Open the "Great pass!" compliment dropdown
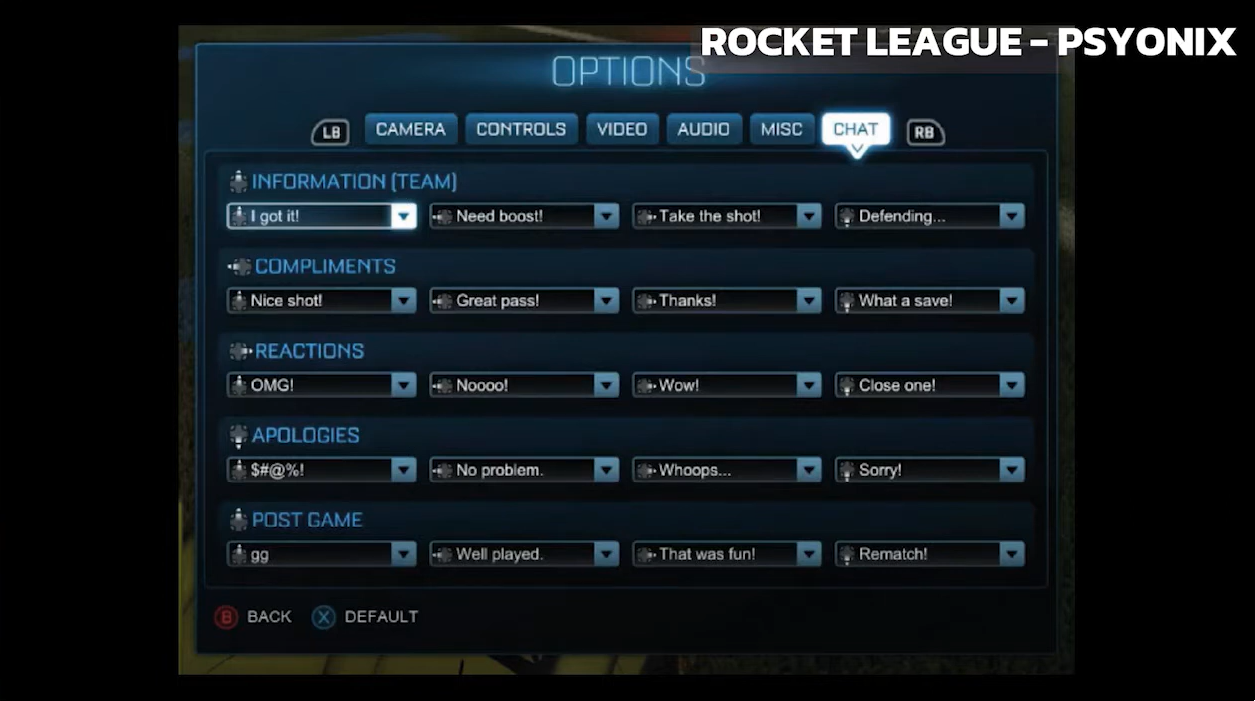The image size is (1255, 701). pyautogui.click(x=525, y=300)
